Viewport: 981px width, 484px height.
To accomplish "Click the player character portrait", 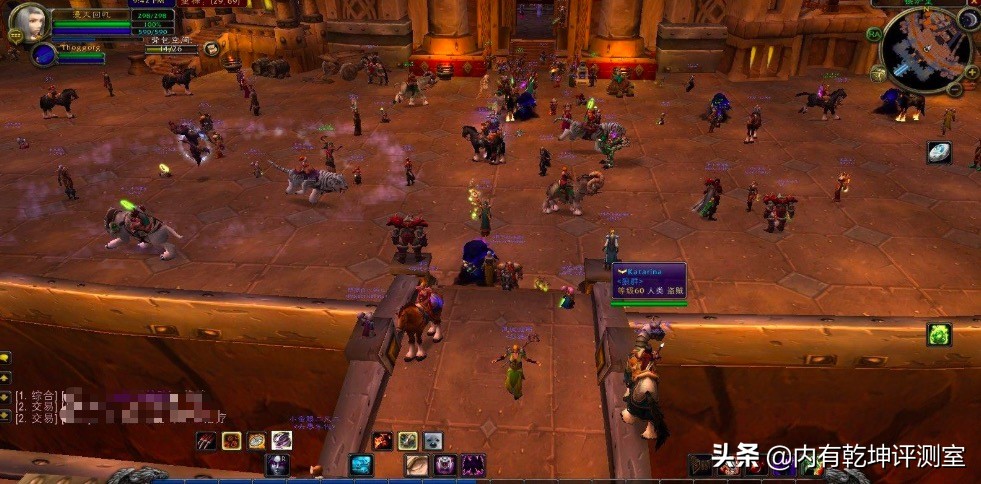I will [x=28, y=22].
